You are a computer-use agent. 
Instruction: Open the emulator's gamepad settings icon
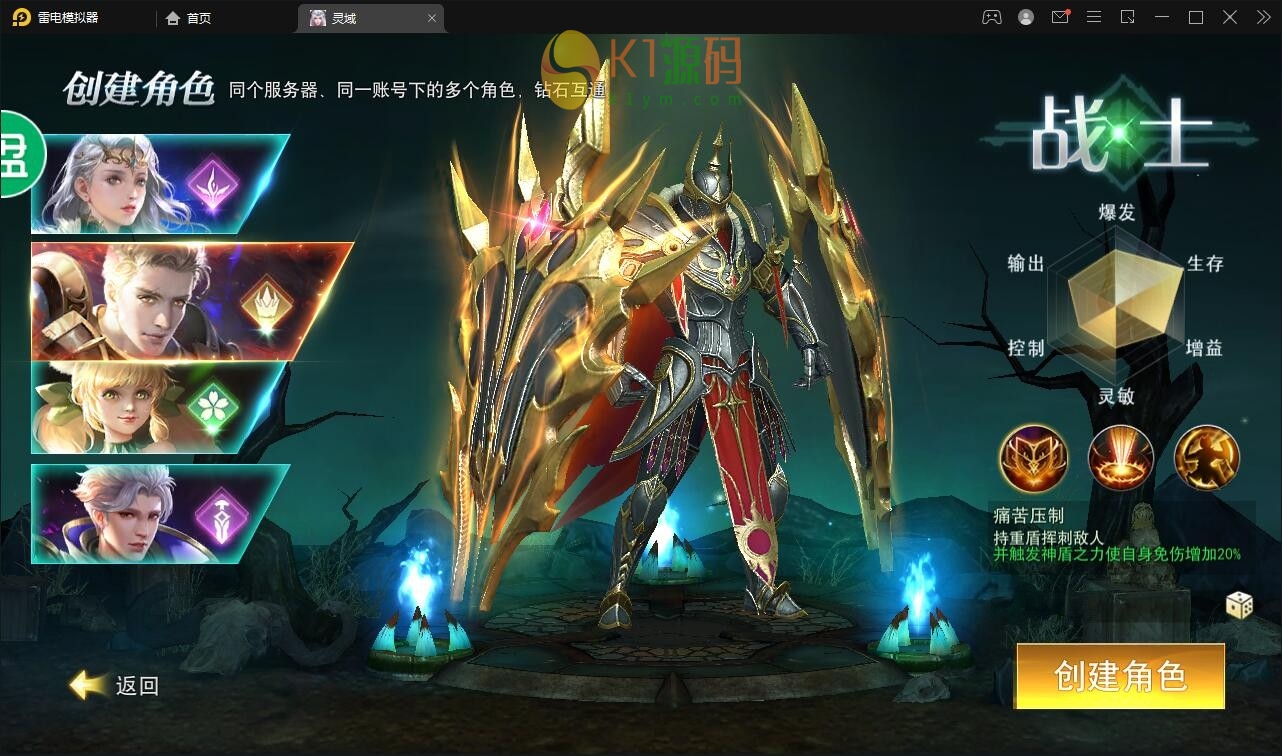pos(991,17)
